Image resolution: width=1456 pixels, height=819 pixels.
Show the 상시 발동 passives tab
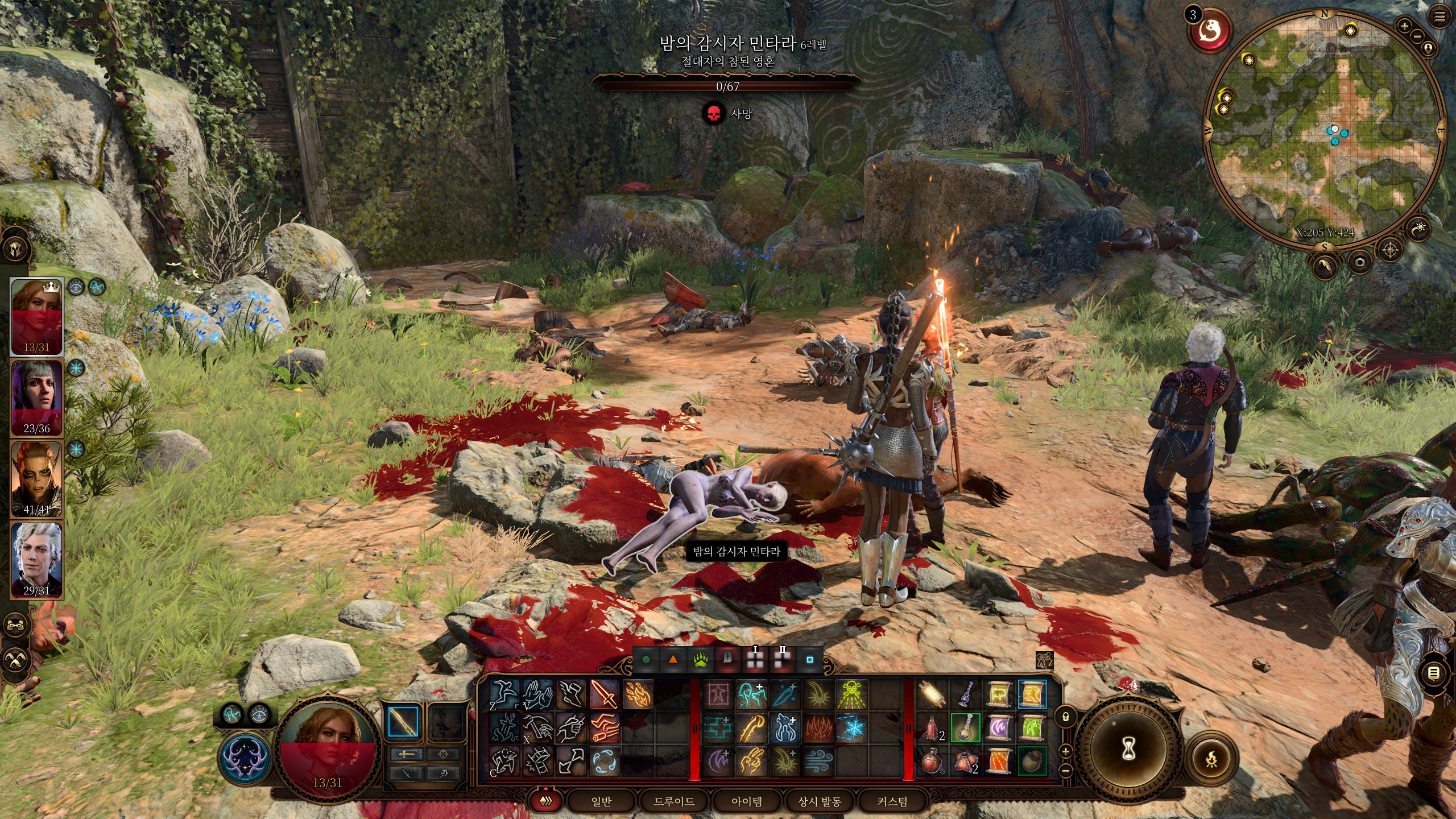point(819,801)
